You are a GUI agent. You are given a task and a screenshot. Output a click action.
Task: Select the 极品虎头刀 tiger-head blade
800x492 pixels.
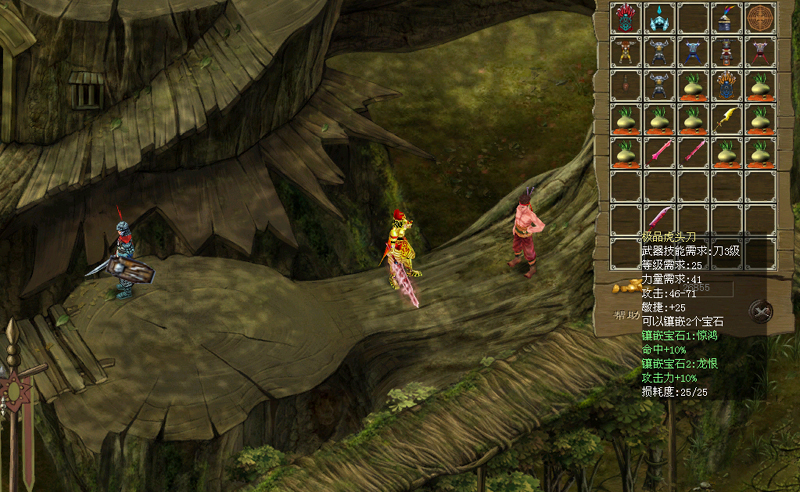(660, 217)
